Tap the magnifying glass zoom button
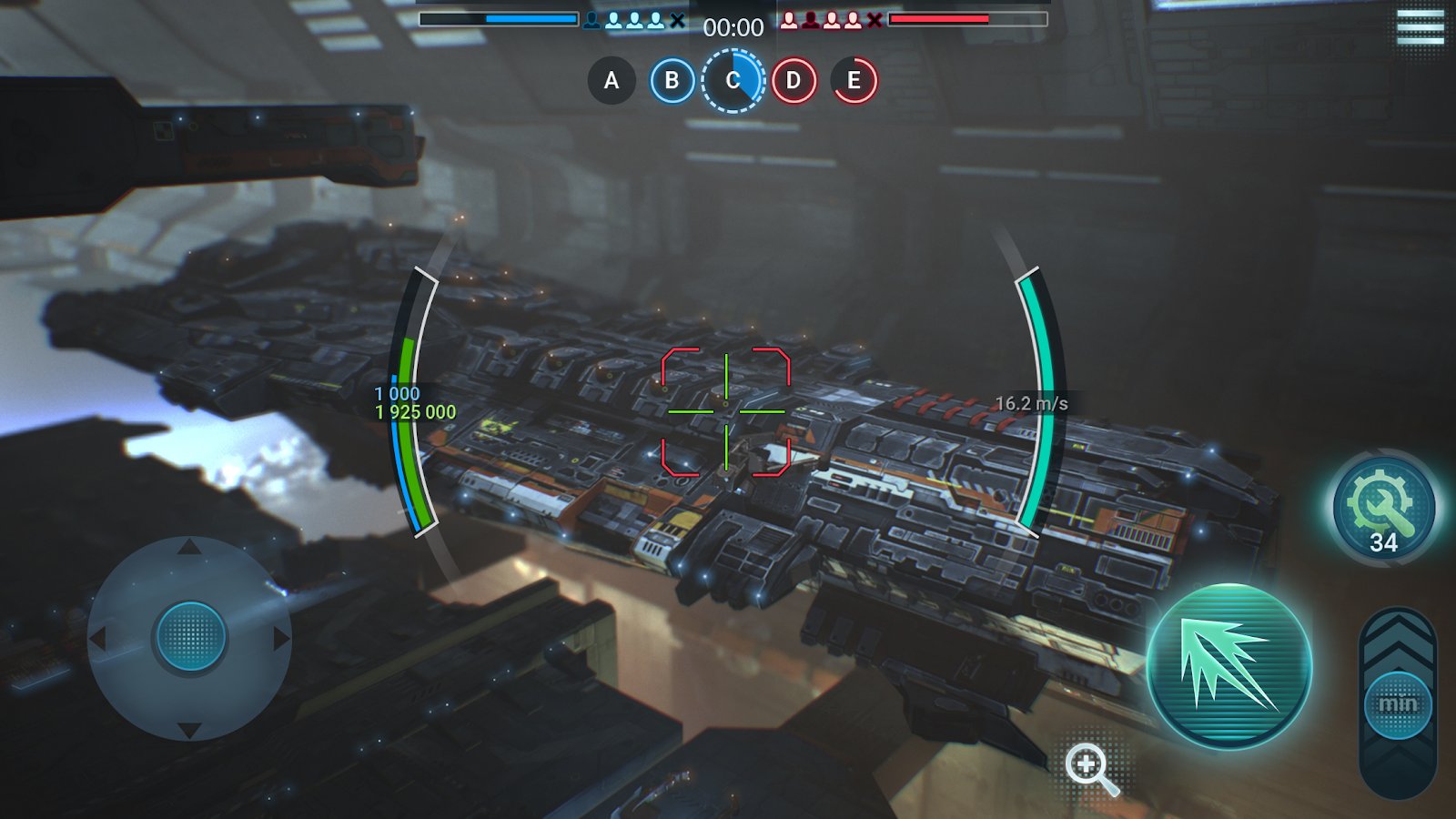Viewport: 1456px width, 819px height. click(x=1089, y=767)
